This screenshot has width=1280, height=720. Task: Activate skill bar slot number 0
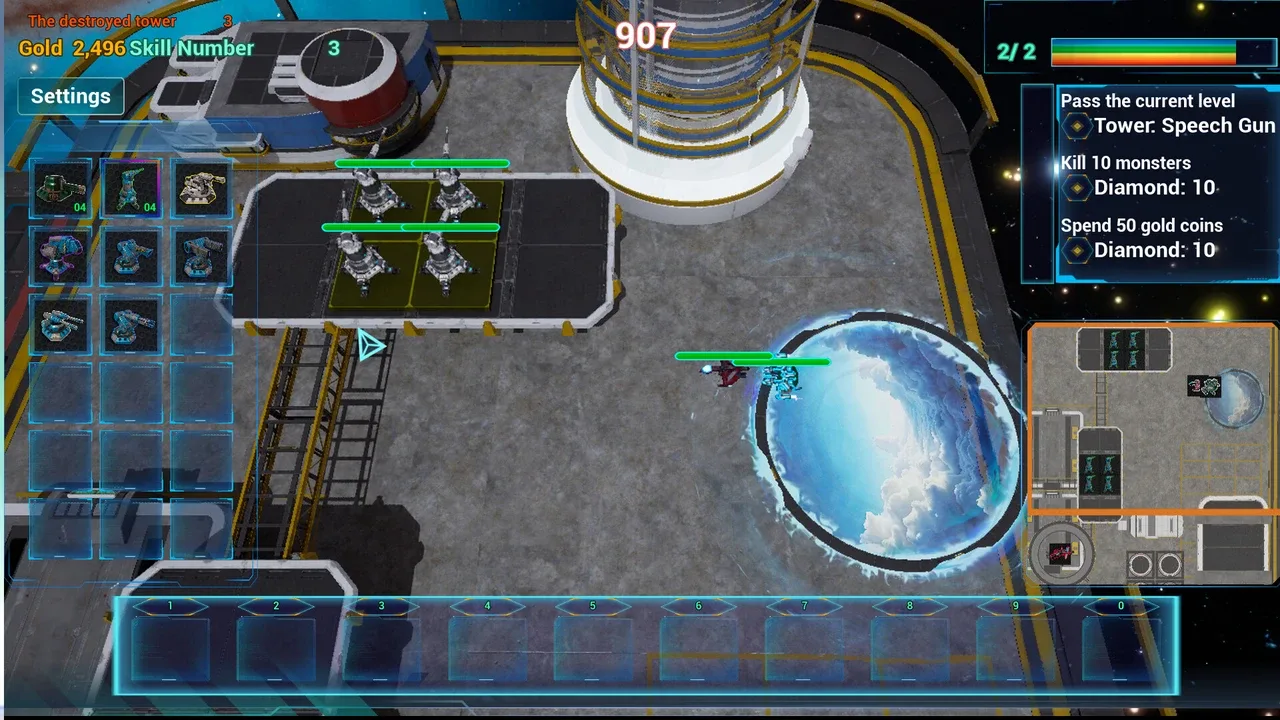click(x=1120, y=645)
